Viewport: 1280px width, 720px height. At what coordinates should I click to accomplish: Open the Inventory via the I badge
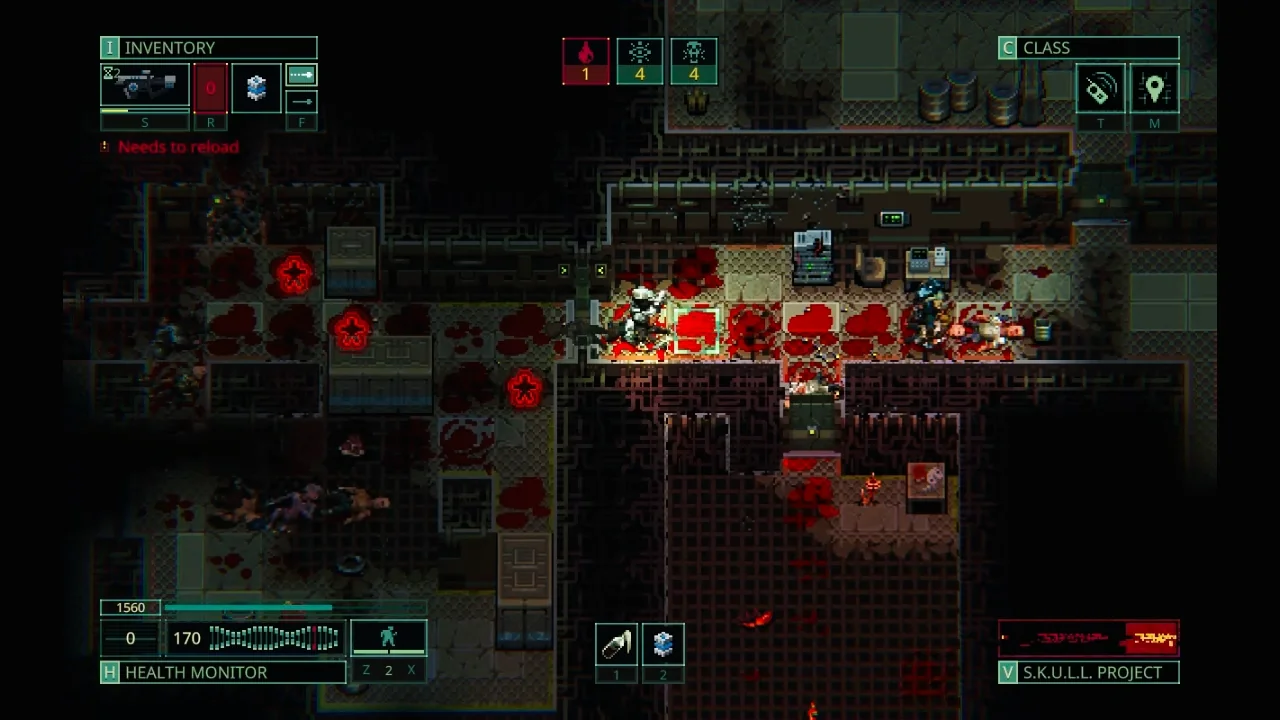tap(109, 47)
